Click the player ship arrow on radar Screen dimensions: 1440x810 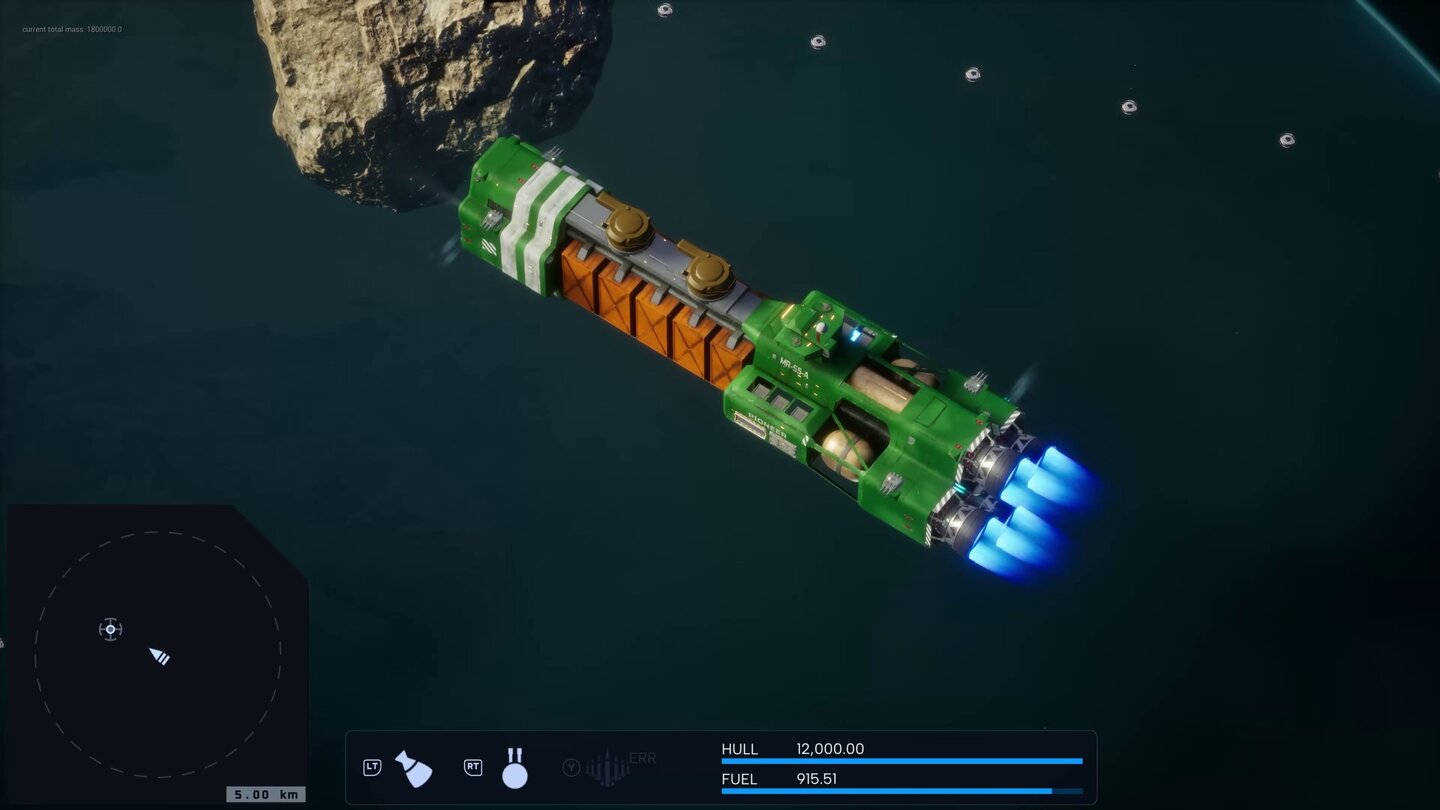(159, 656)
